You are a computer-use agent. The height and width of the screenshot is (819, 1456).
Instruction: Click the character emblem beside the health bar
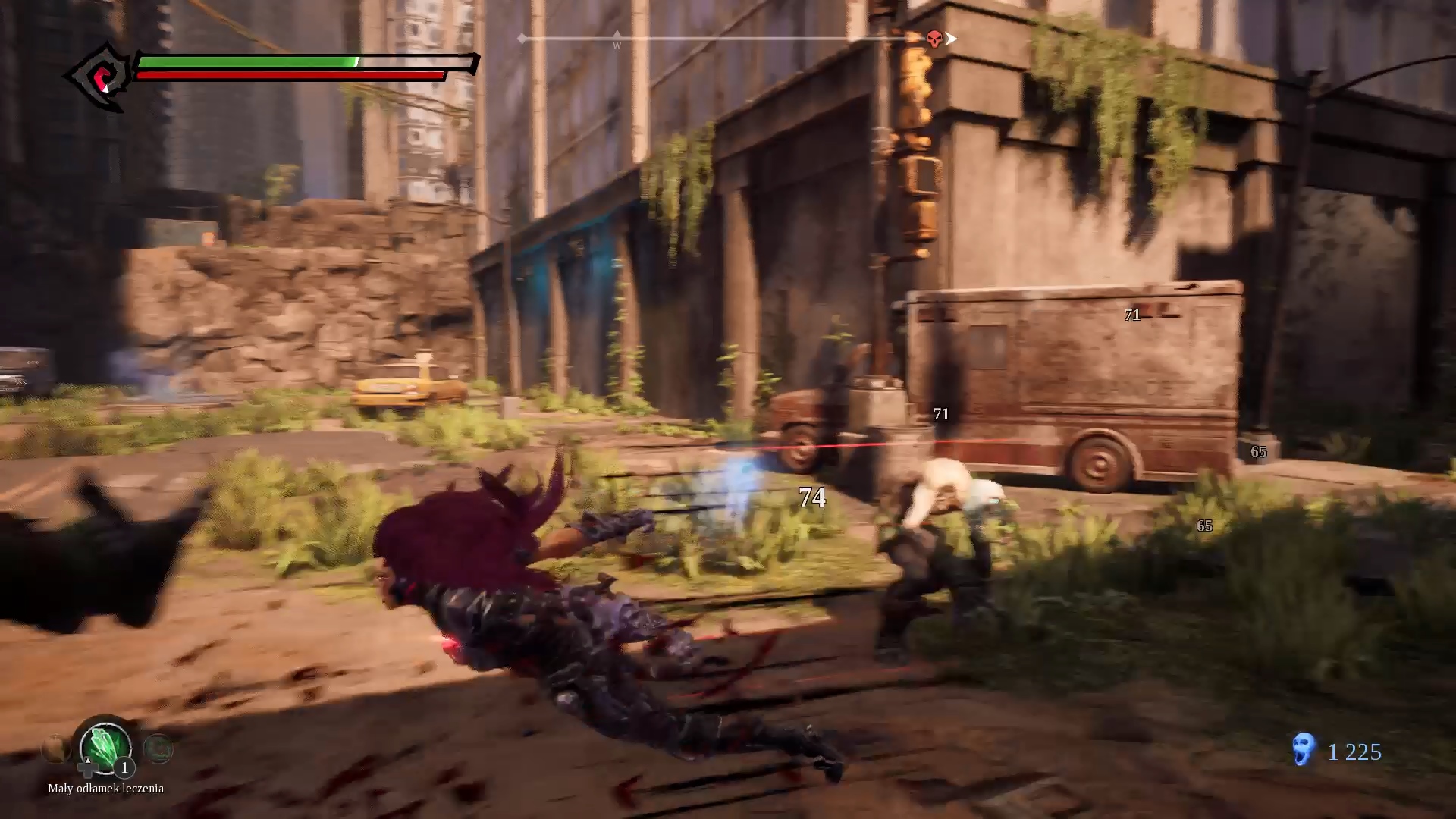tap(101, 76)
